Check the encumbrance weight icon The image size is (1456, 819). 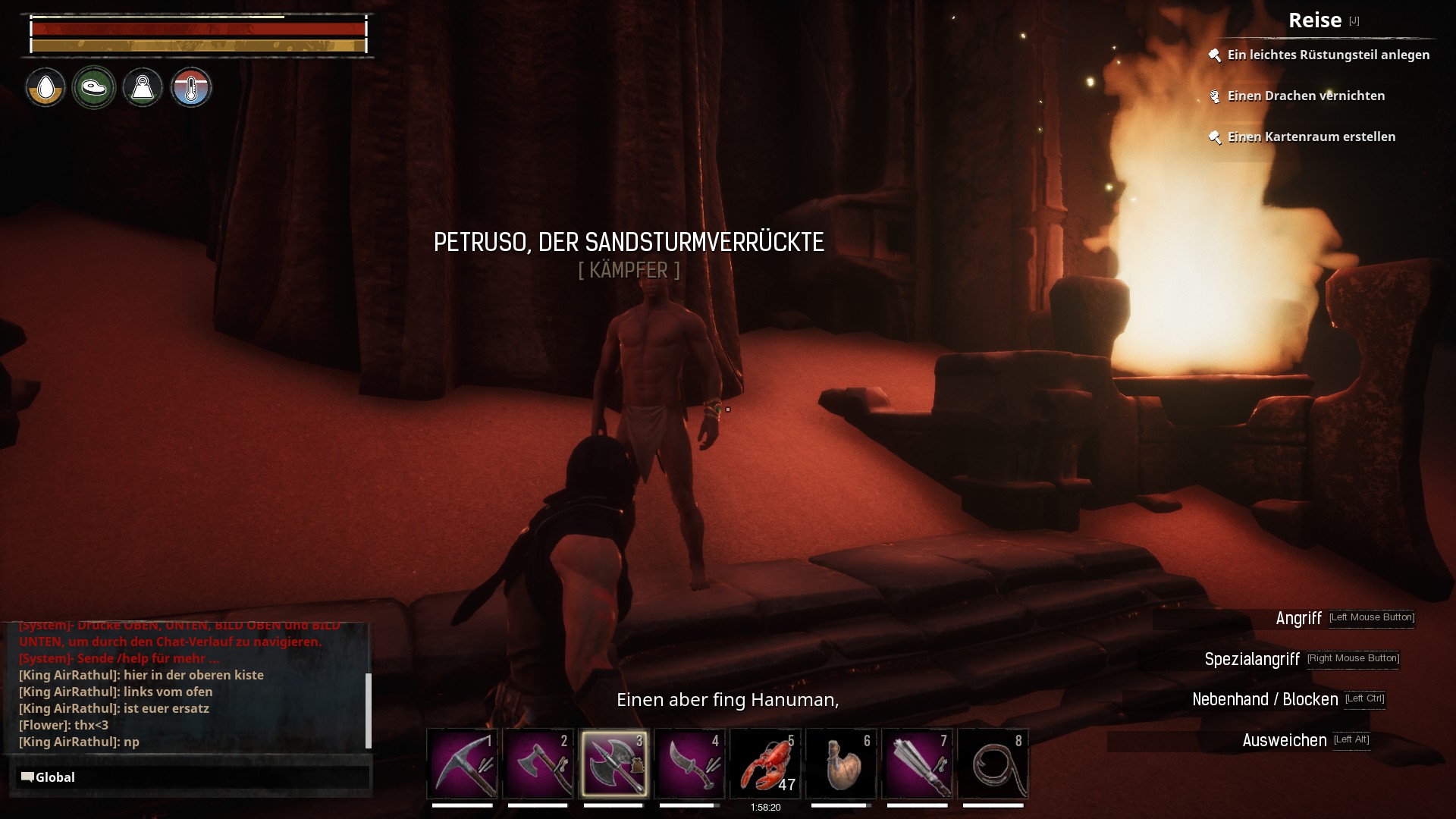tap(143, 88)
